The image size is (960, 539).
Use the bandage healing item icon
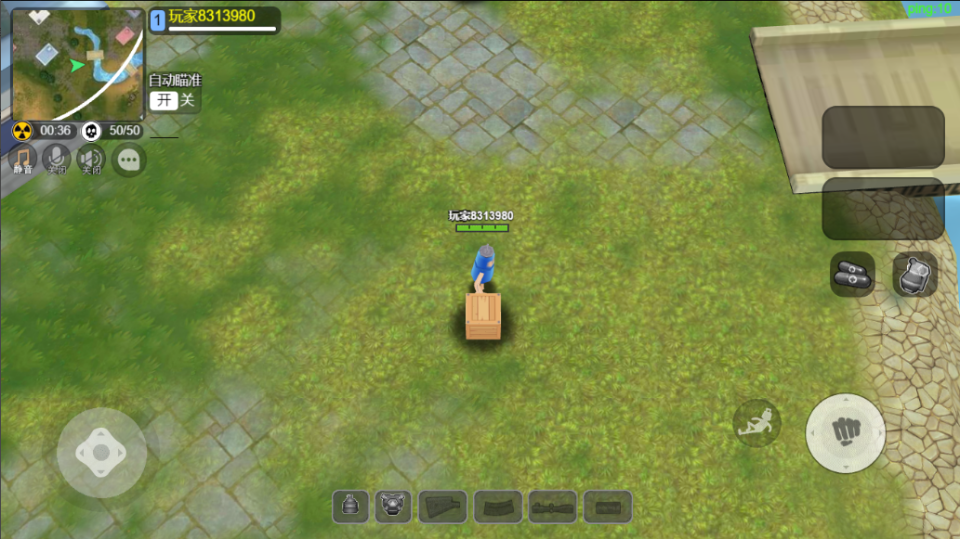pyautogui.click(x=852, y=274)
